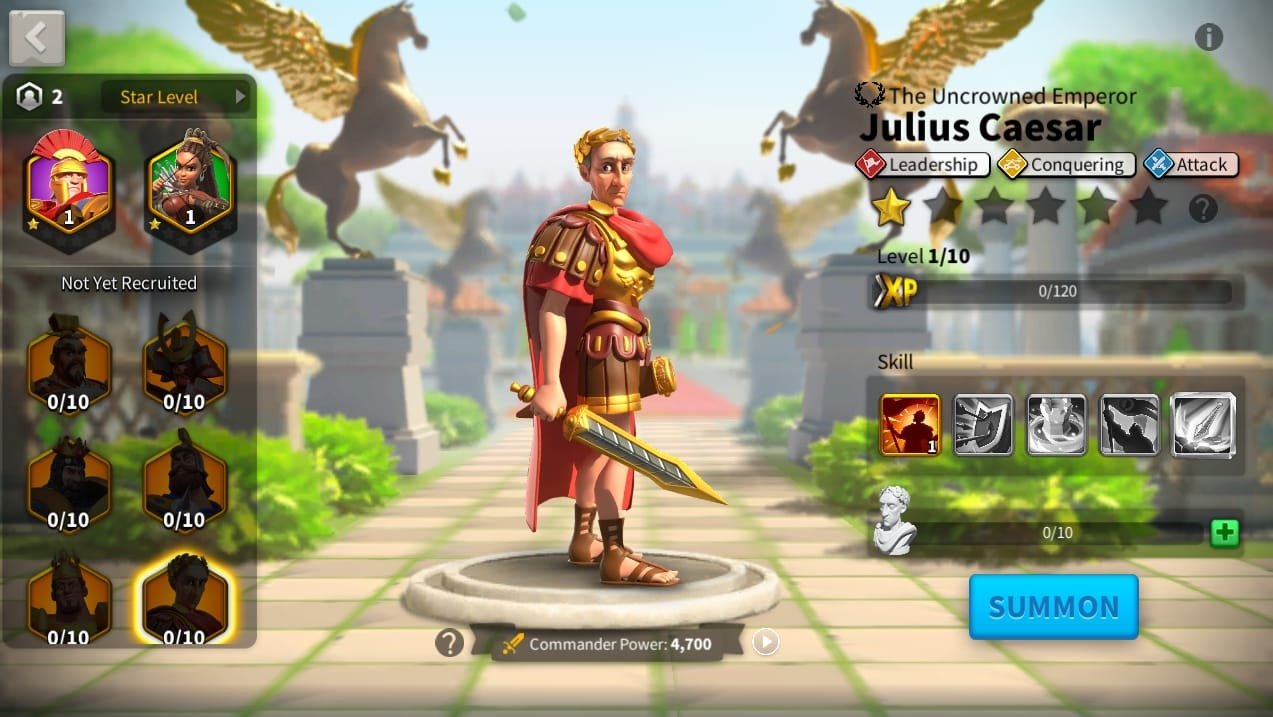Show the Conquering talent tag
Screen dimensions: 1273x717
pyautogui.click(x=1066, y=164)
